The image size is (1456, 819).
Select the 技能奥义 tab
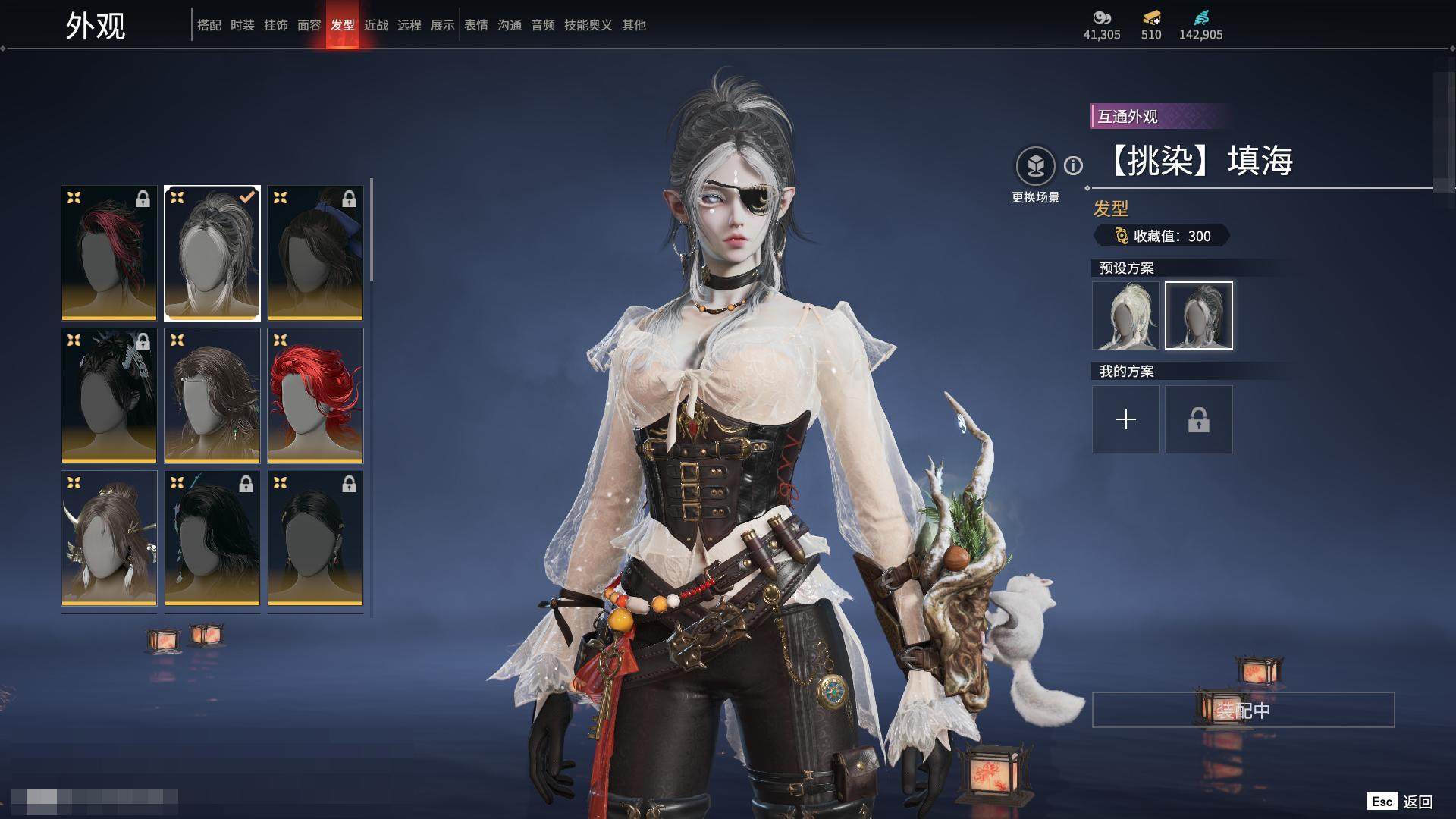[x=588, y=25]
